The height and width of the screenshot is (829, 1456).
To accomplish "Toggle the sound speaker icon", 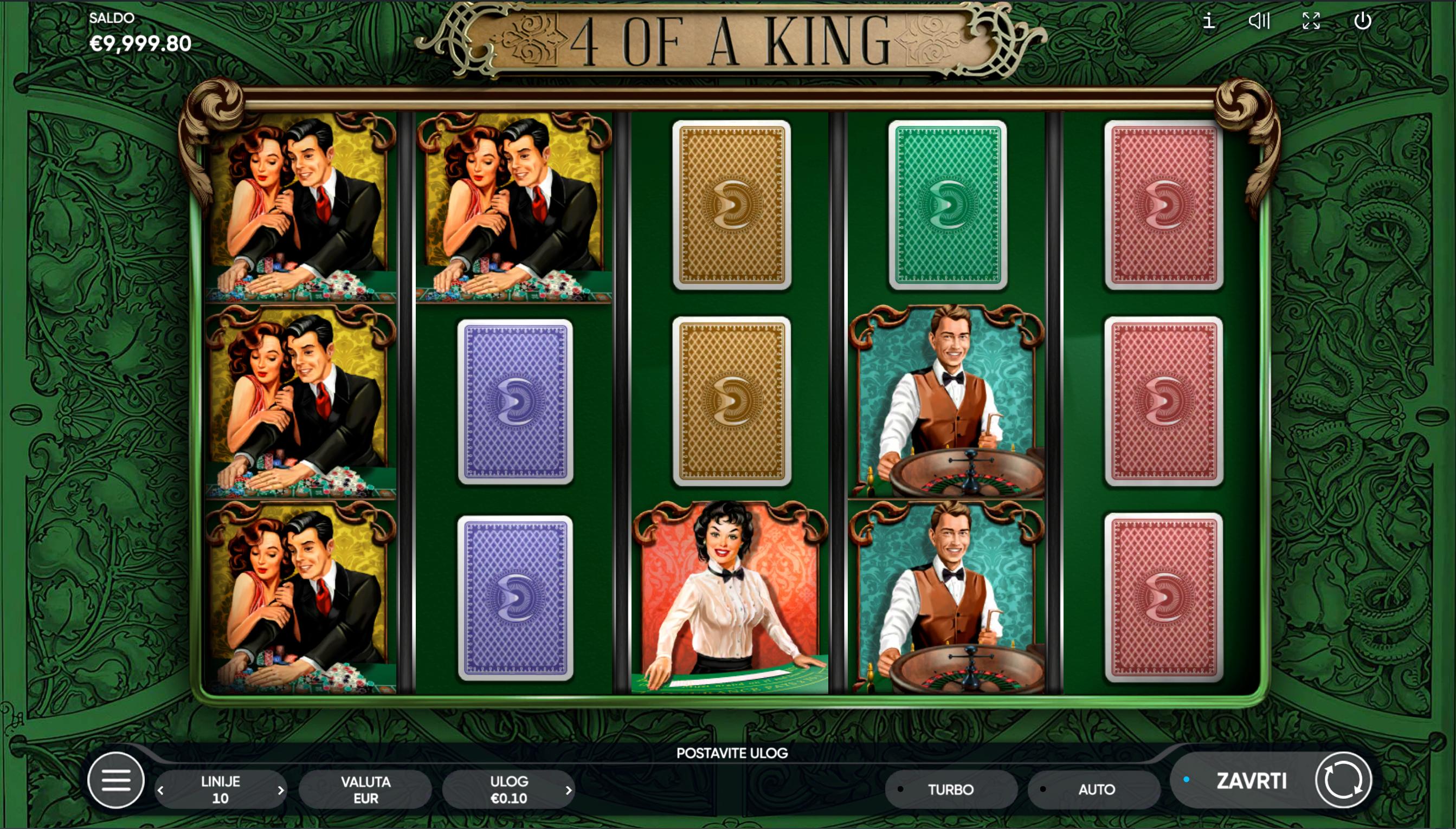I will (1259, 22).
